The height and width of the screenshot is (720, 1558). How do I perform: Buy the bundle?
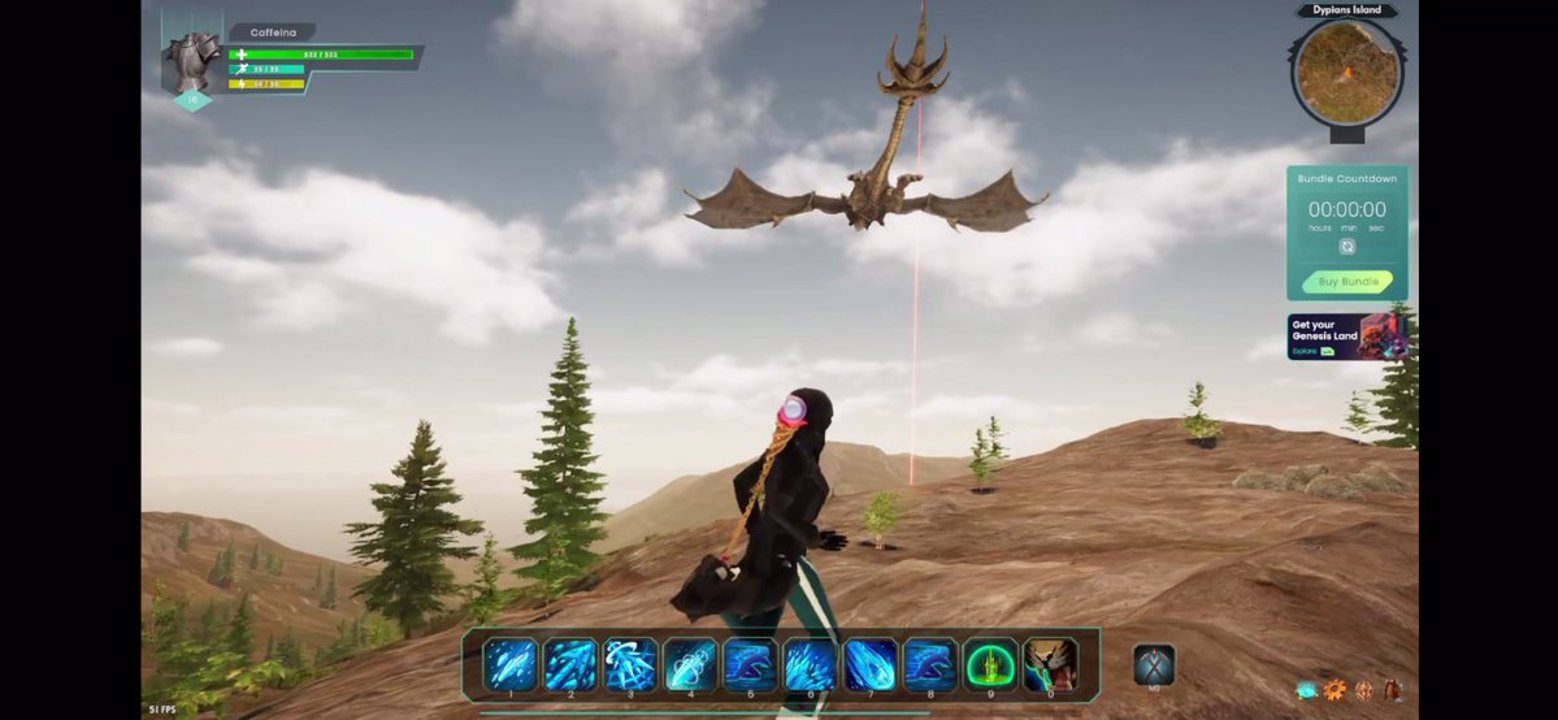pyautogui.click(x=1347, y=282)
